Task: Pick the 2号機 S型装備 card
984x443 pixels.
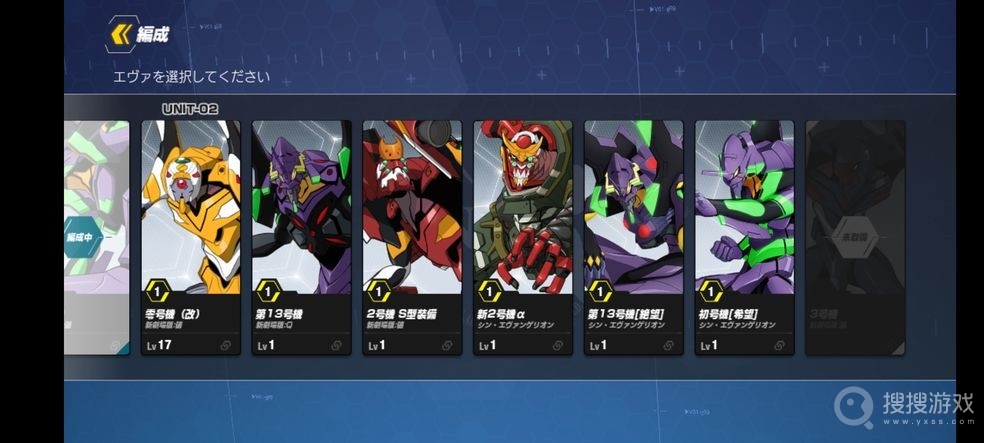Action: coord(412,237)
